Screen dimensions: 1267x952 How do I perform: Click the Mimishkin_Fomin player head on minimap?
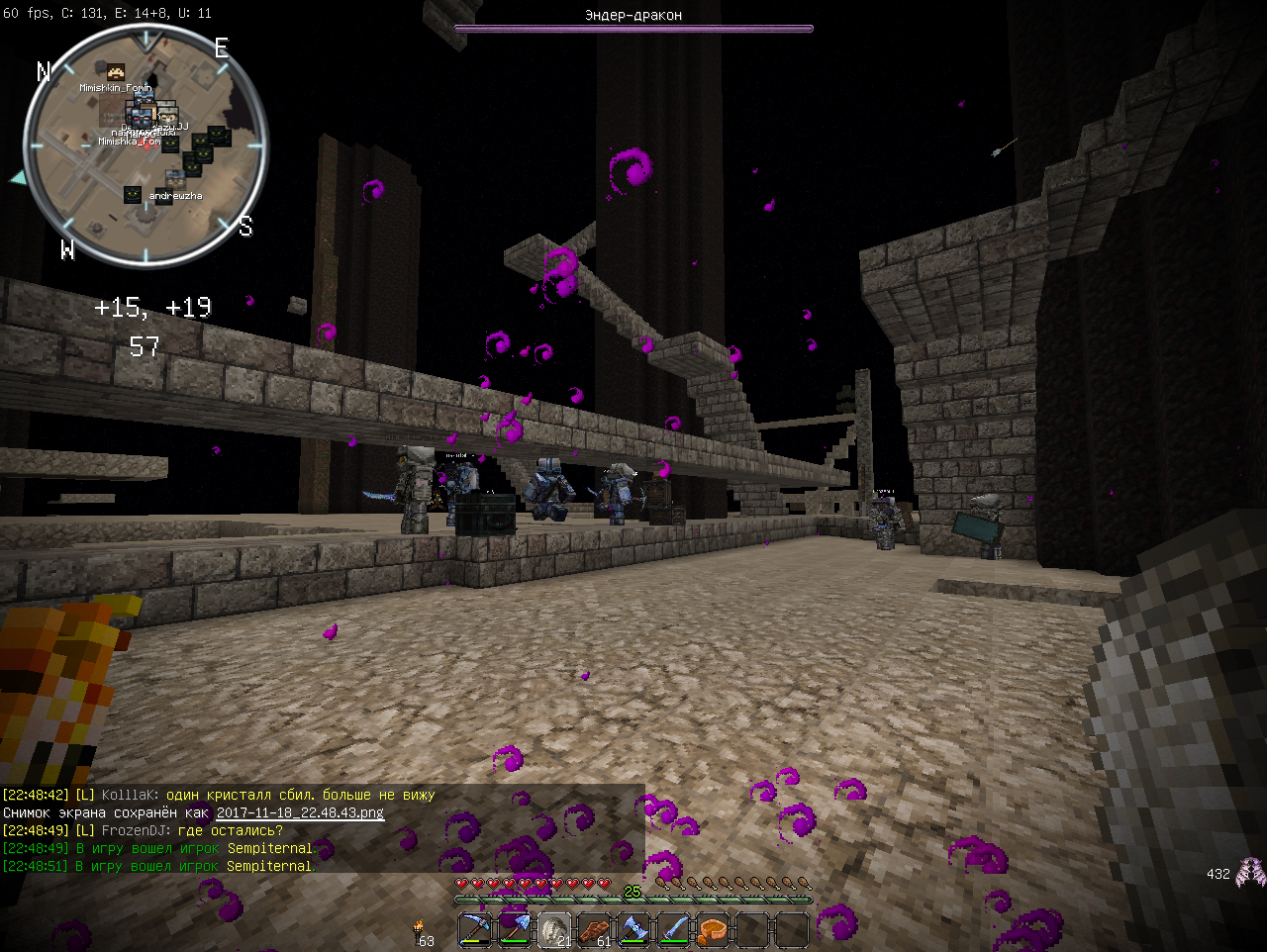[116, 73]
